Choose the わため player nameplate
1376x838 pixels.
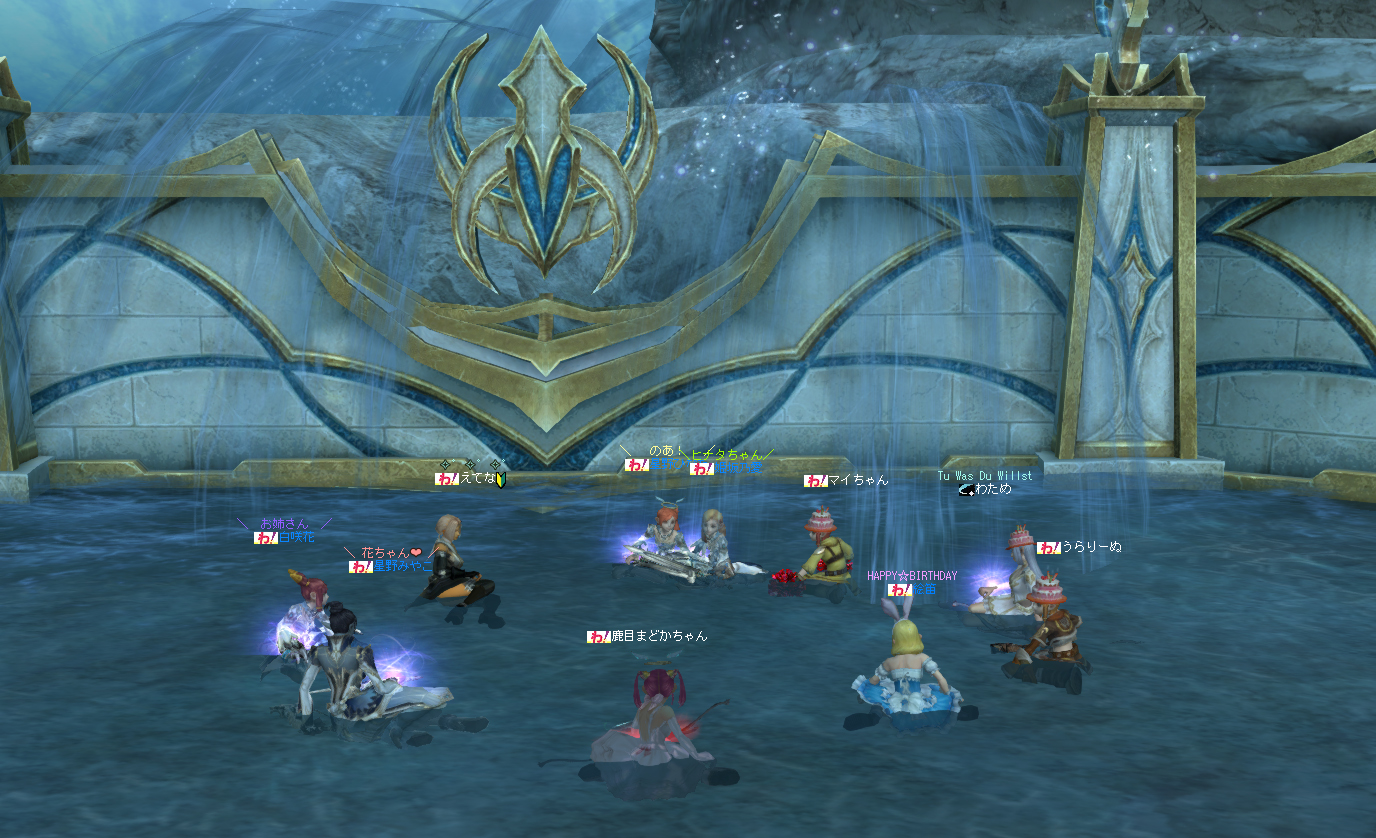click(992, 489)
